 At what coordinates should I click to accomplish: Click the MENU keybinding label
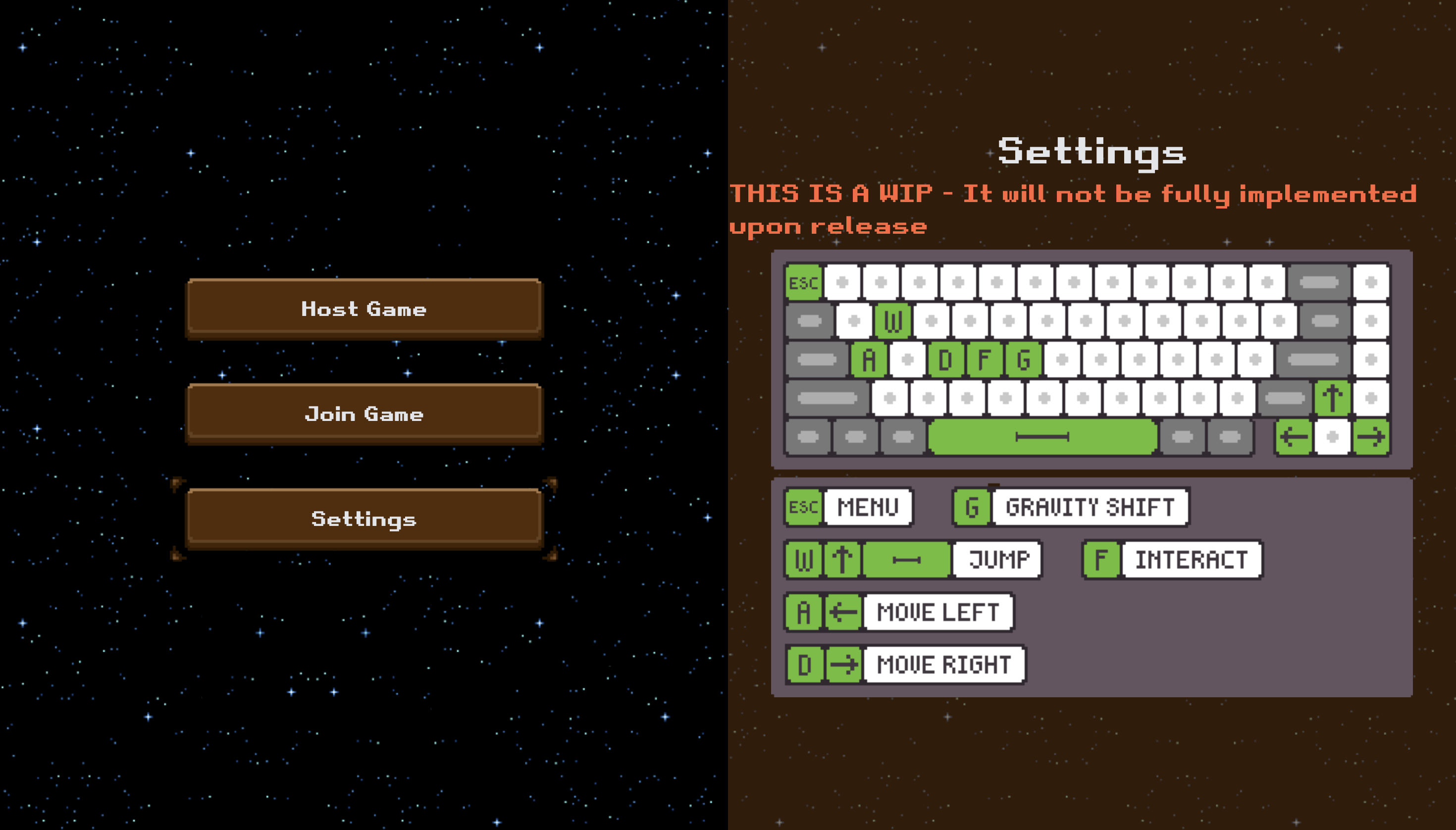pyautogui.click(x=867, y=506)
